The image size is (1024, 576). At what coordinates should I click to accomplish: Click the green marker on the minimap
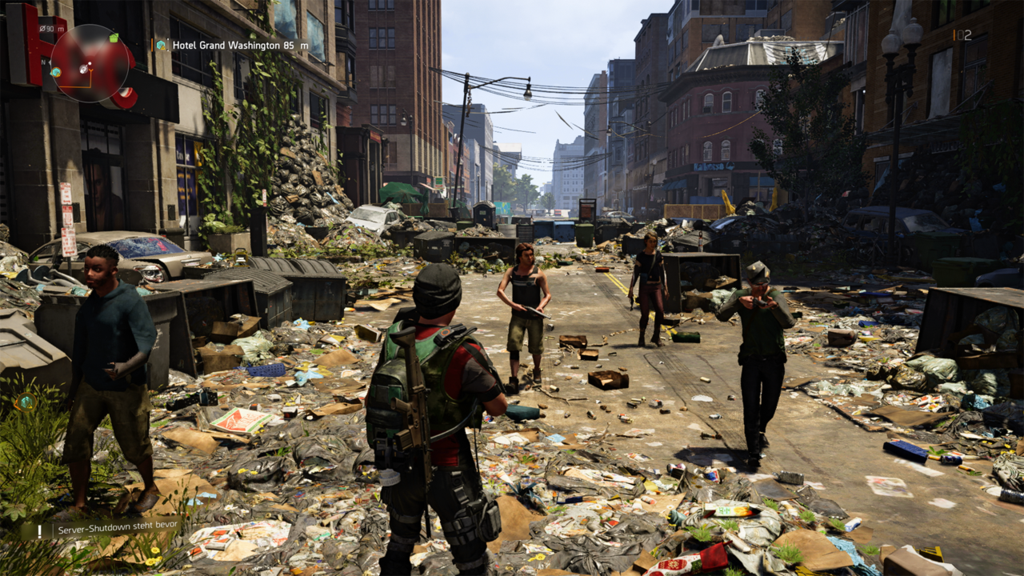[112, 38]
